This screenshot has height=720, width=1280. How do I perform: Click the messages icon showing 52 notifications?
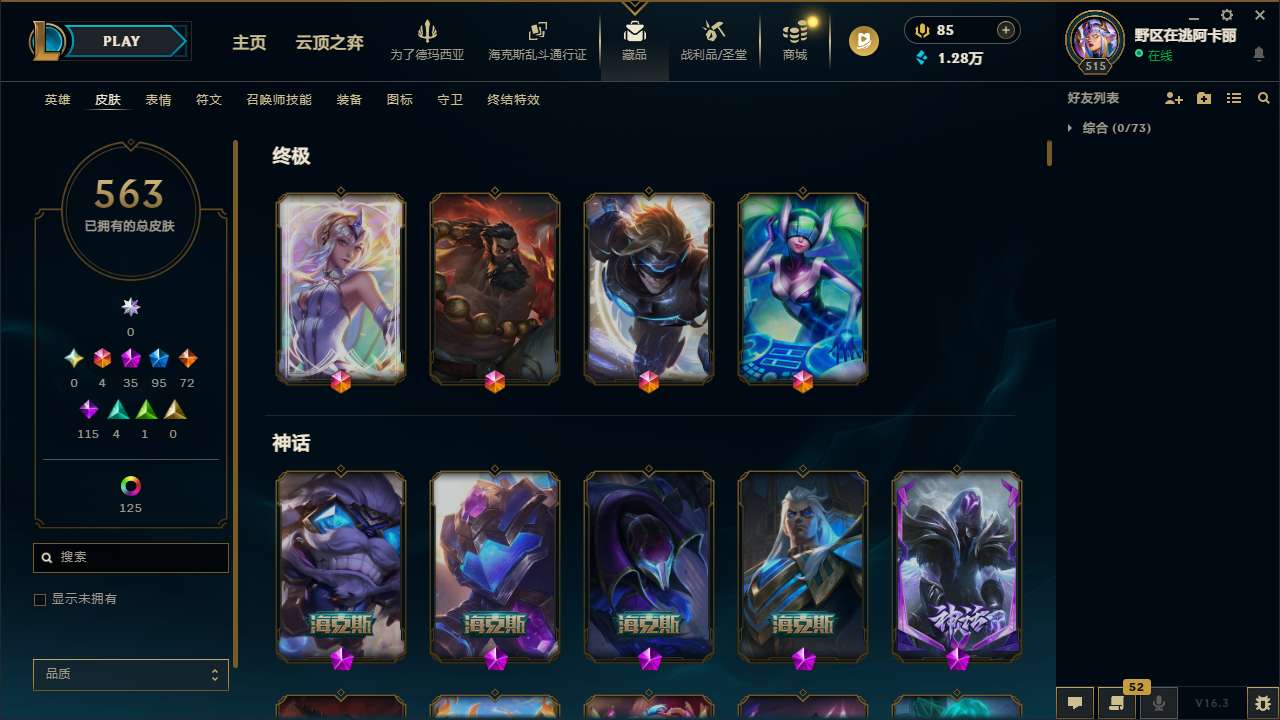(x=1117, y=702)
